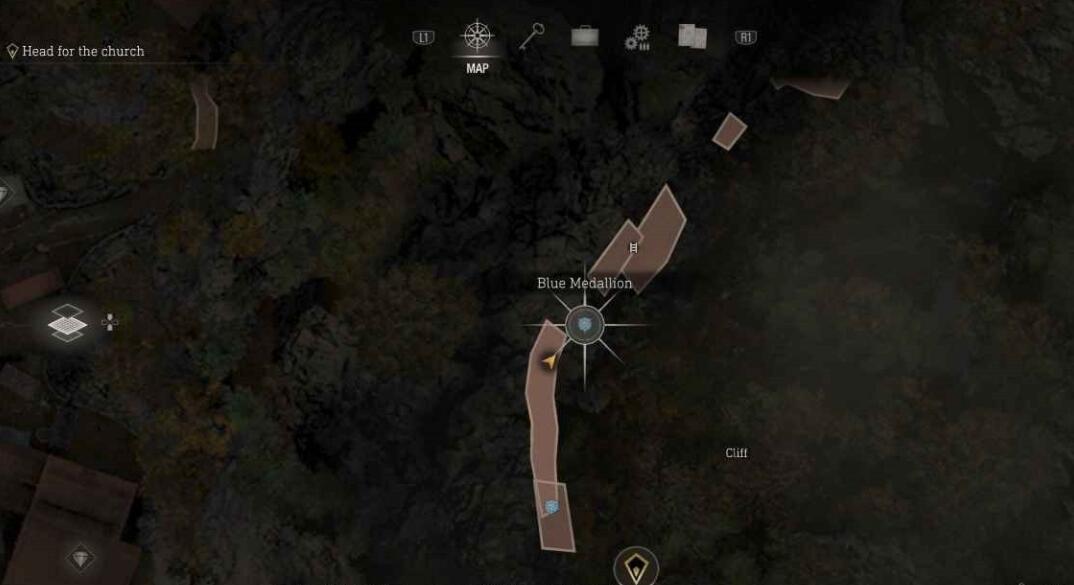Select the highlighted Blue Medallion marker
Image resolution: width=1074 pixels, height=585 pixels.
[x=584, y=325]
